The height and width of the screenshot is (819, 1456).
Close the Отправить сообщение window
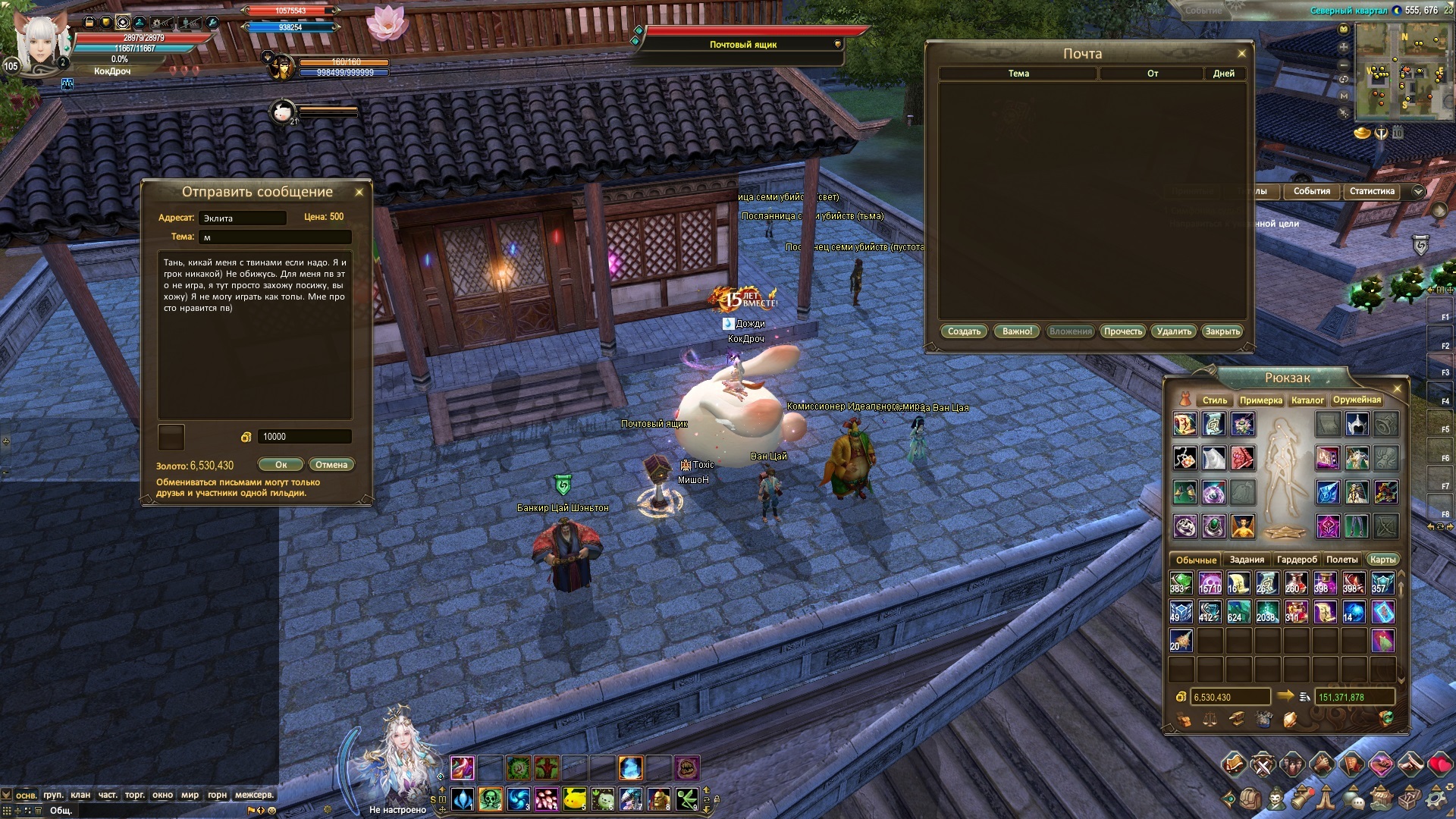(359, 193)
